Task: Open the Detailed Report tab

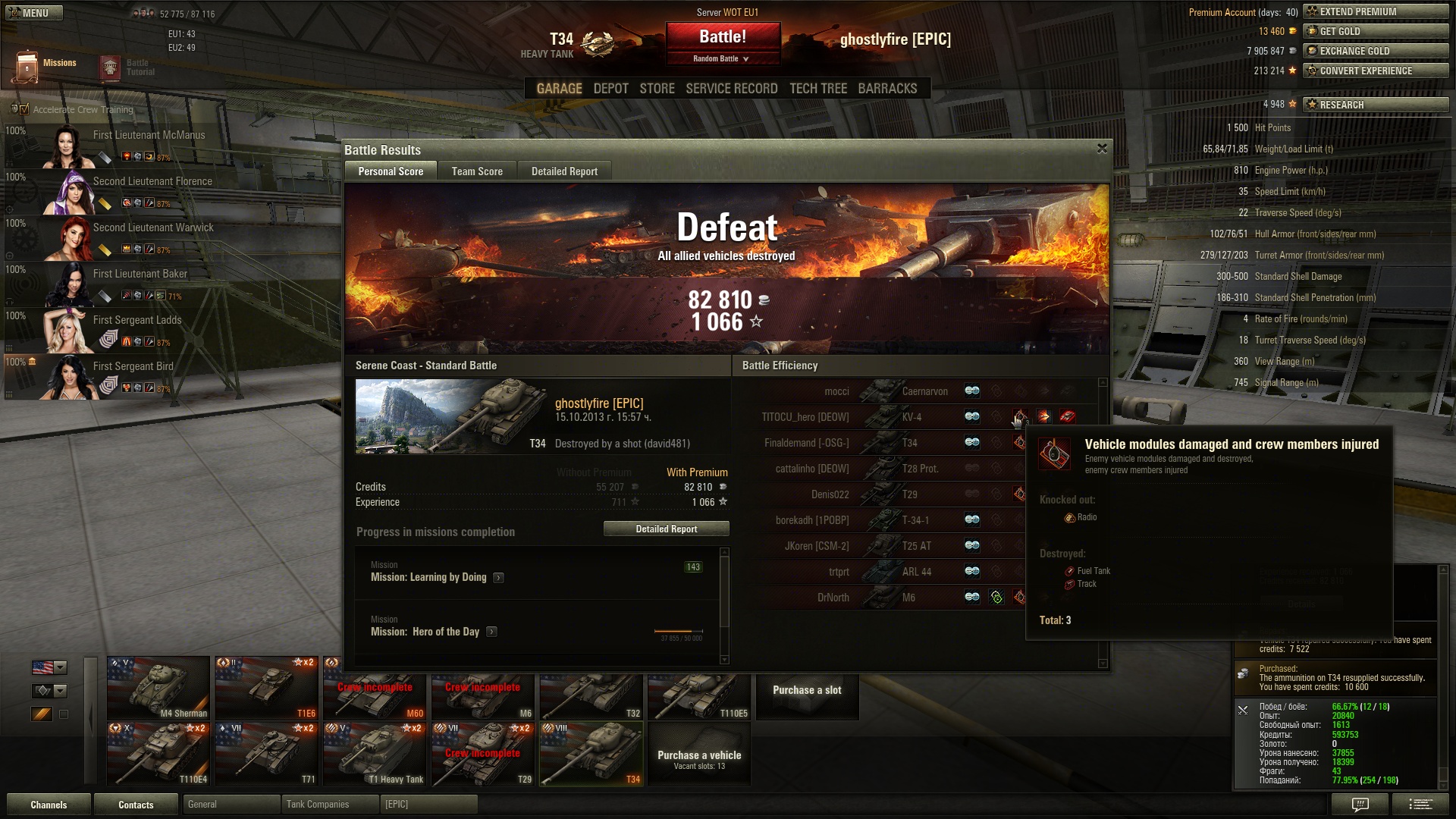Action: pos(564,171)
